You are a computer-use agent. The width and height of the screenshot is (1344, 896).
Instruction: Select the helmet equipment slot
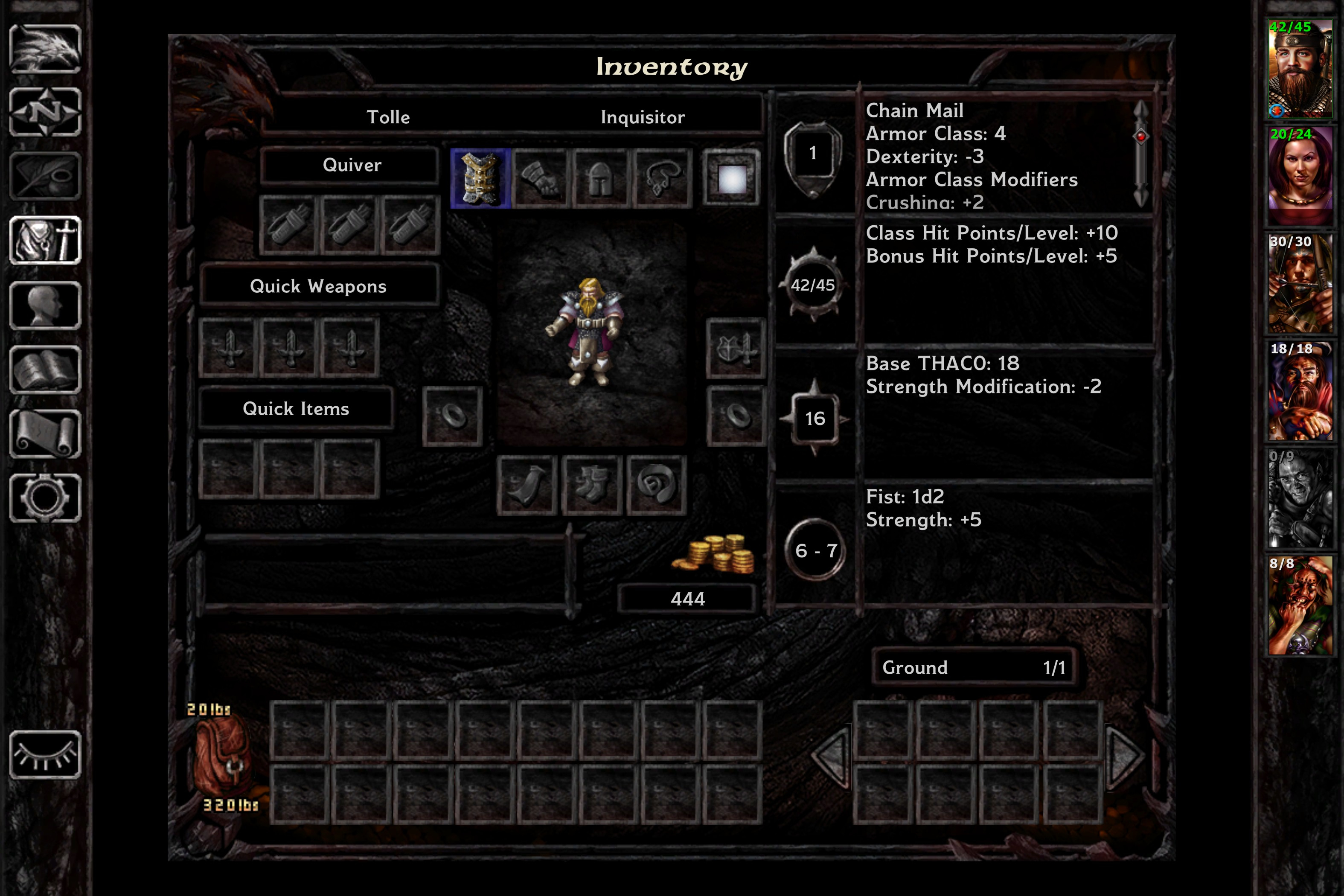coord(601,178)
